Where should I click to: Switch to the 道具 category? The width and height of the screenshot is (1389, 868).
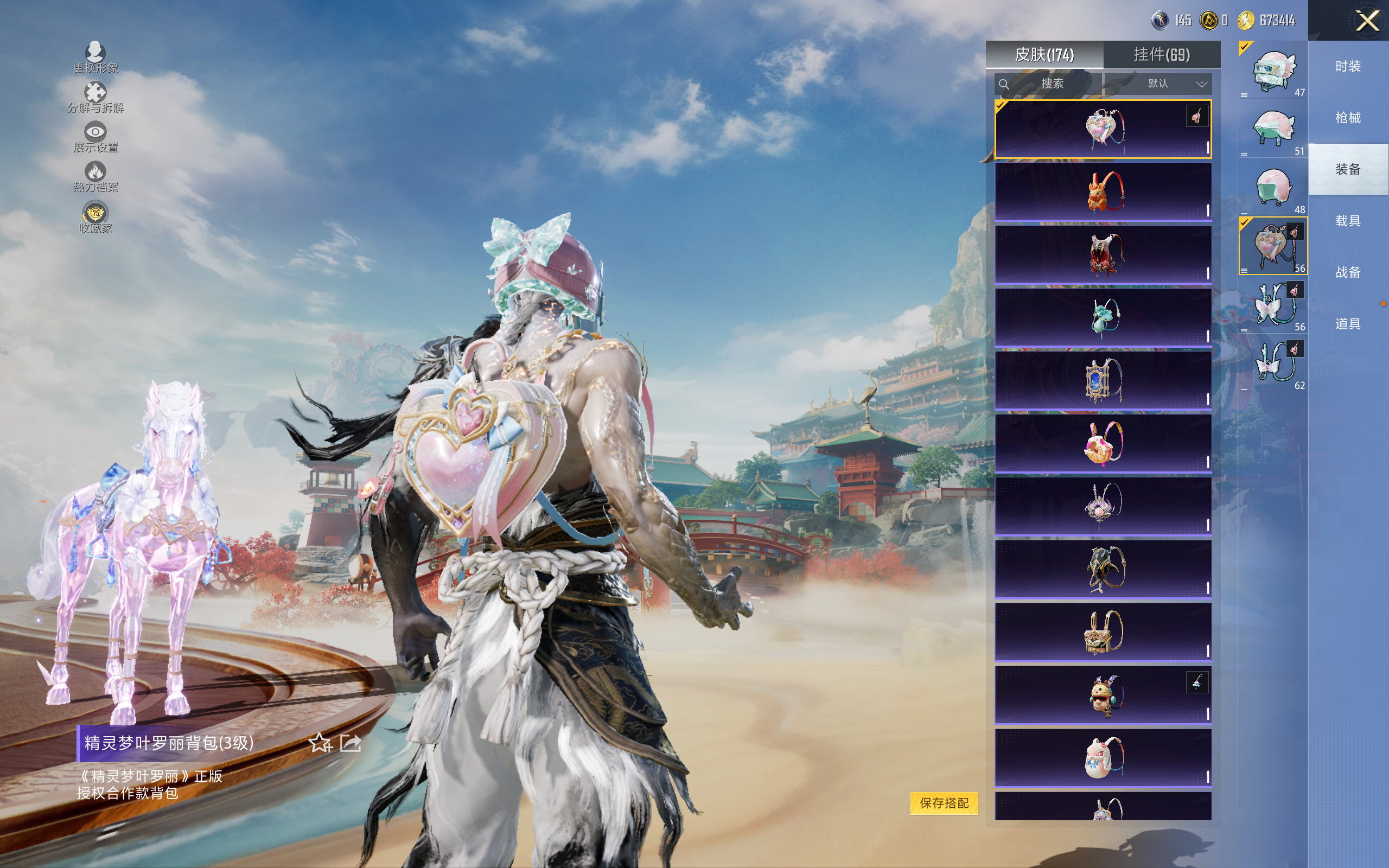click(1347, 324)
